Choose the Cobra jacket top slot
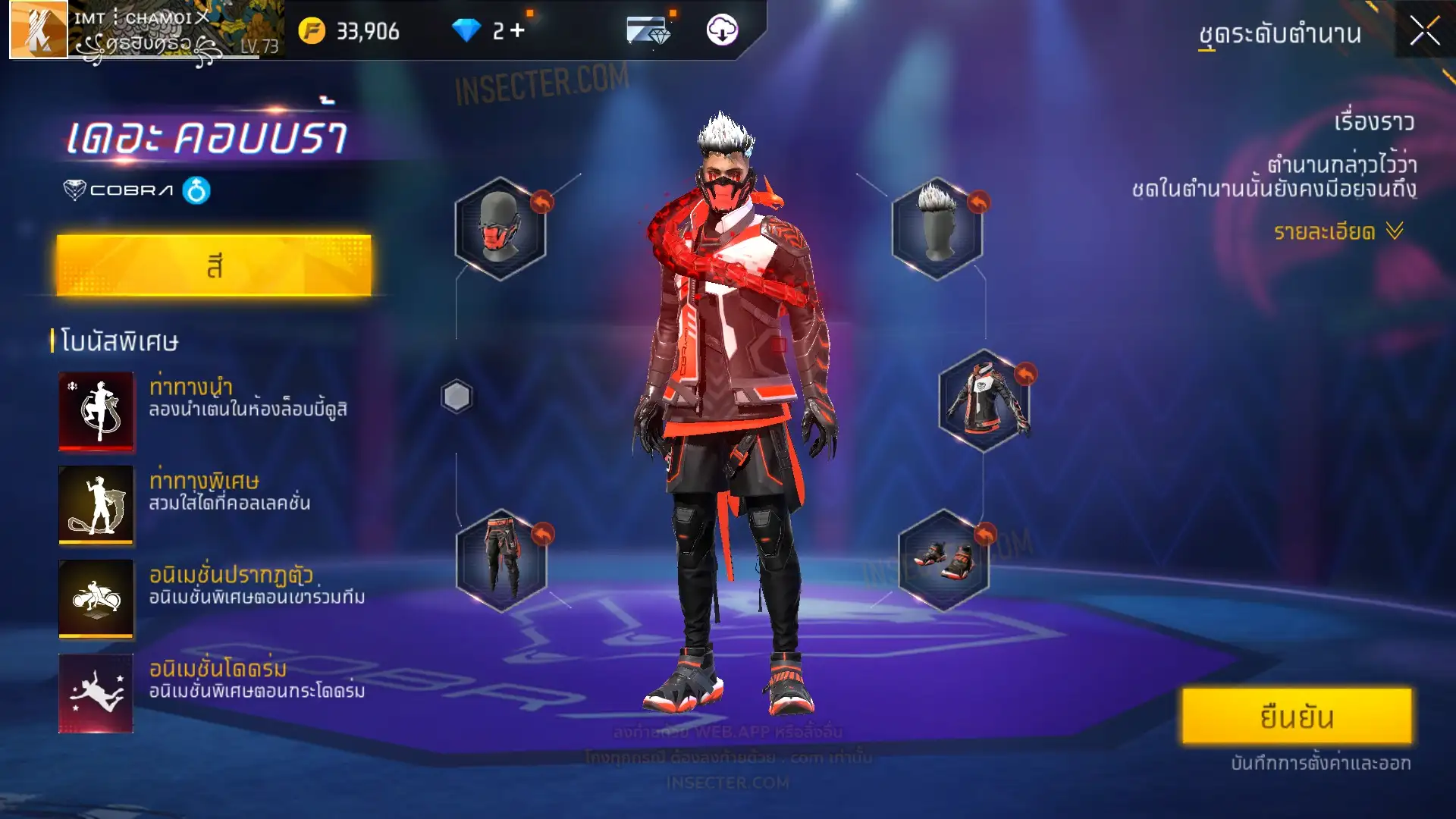 tap(984, 400)
